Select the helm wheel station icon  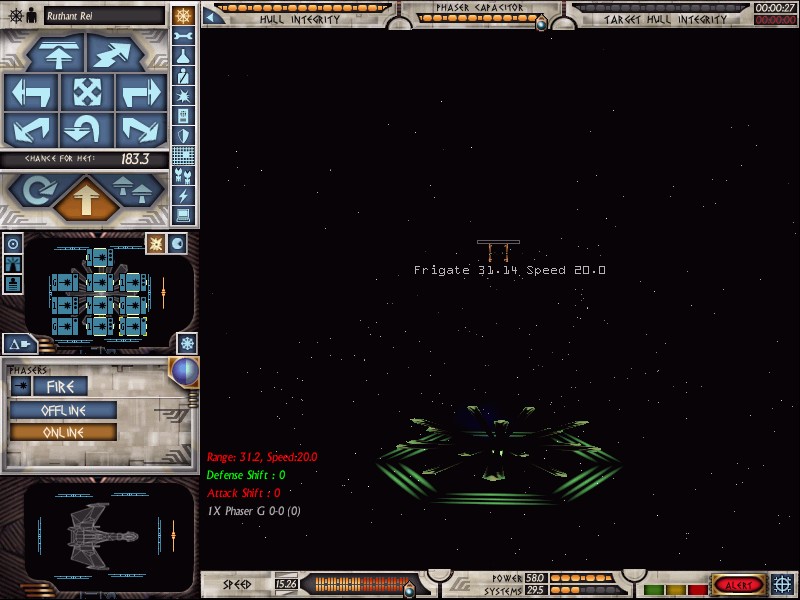pyautogui.click(x=183, y=16)
